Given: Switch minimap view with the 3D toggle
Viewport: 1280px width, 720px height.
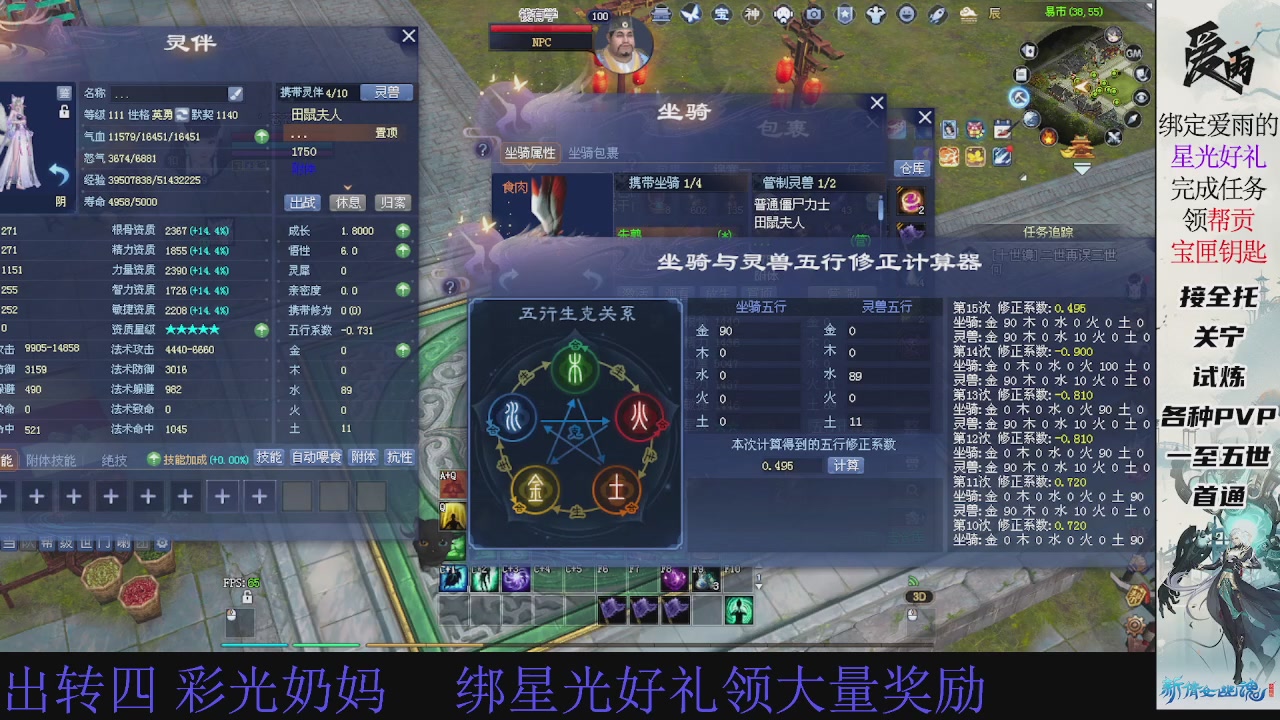Looking at the screenshot, I should pos(918,597).
